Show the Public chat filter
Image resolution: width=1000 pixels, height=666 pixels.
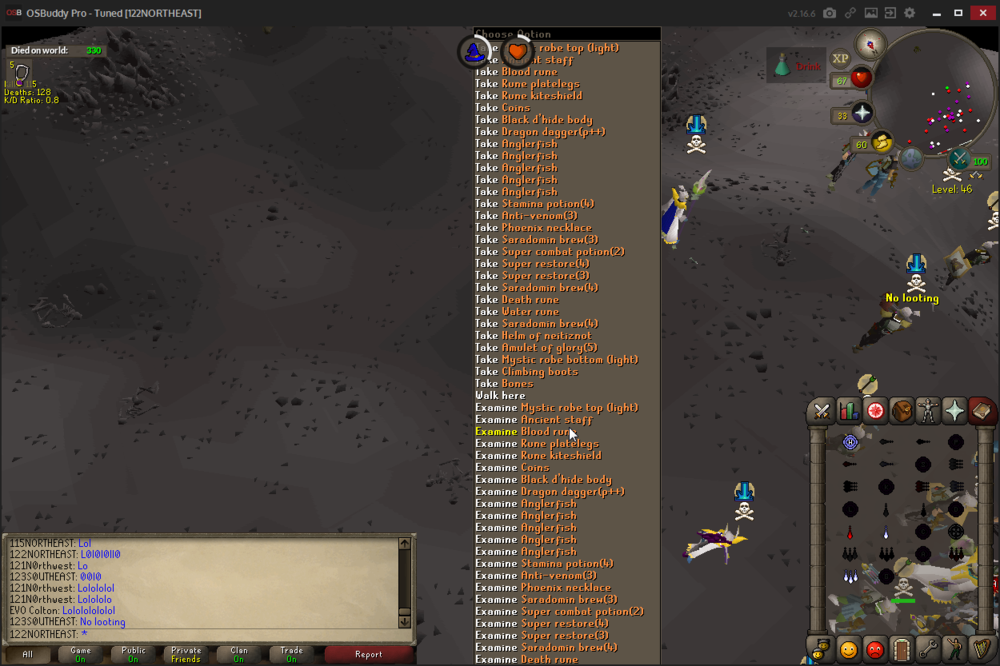133,654
